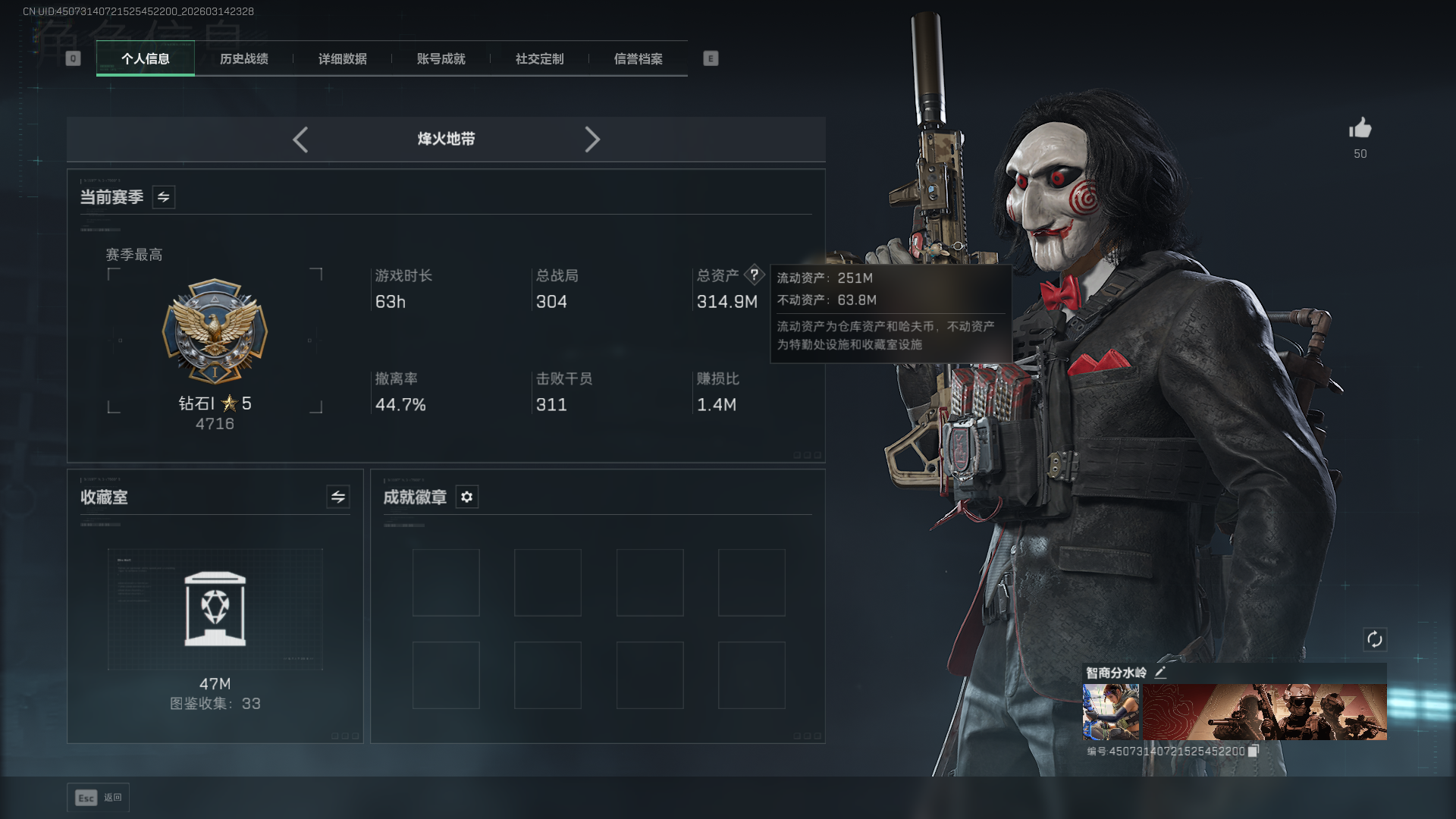Switch to the 历史战绩 tab
The width and height of the screenshot is (1456, 819).
tap(243, 59)
